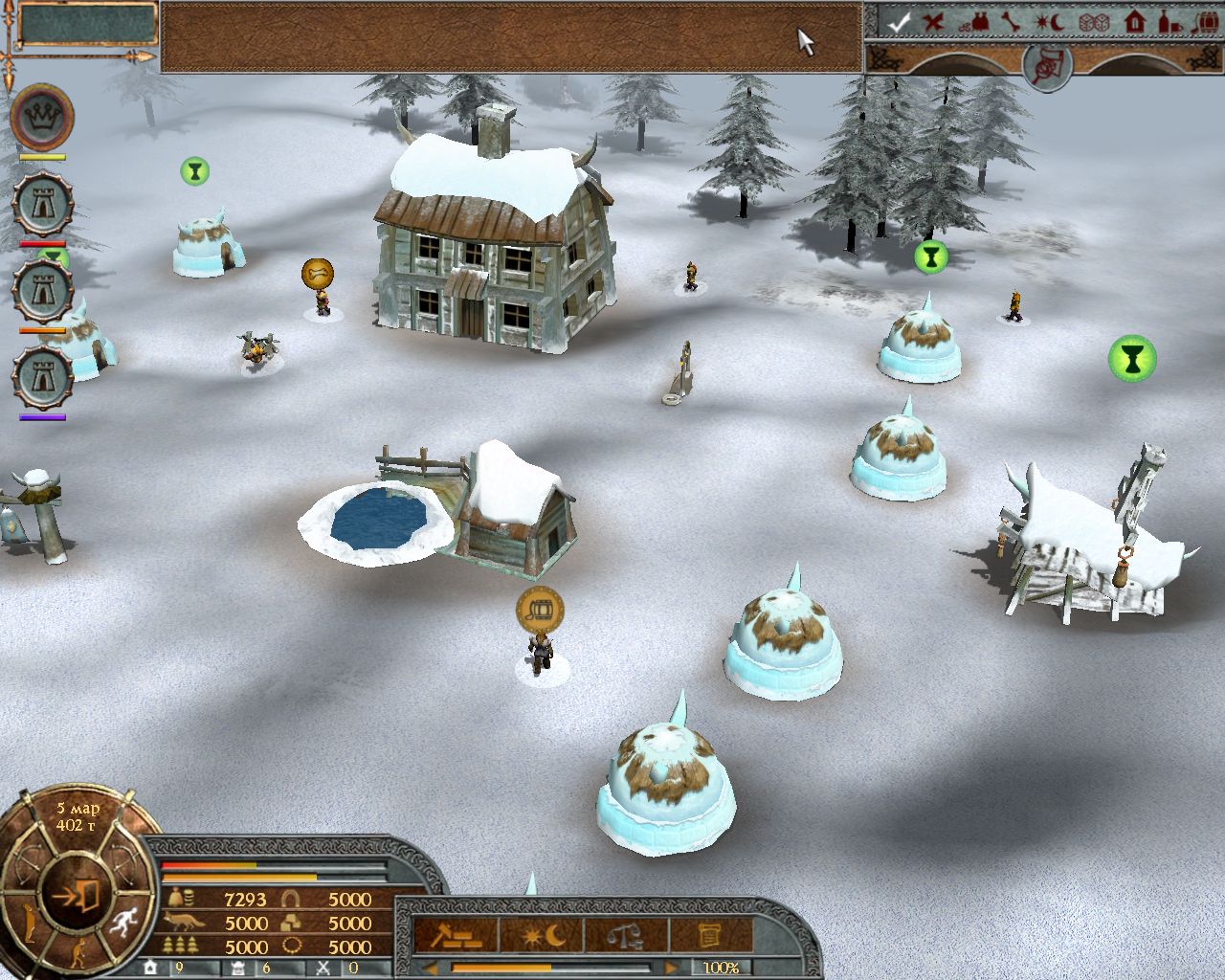
Task: Activate the dice filter icon
Action: [x=1091, y=22]
